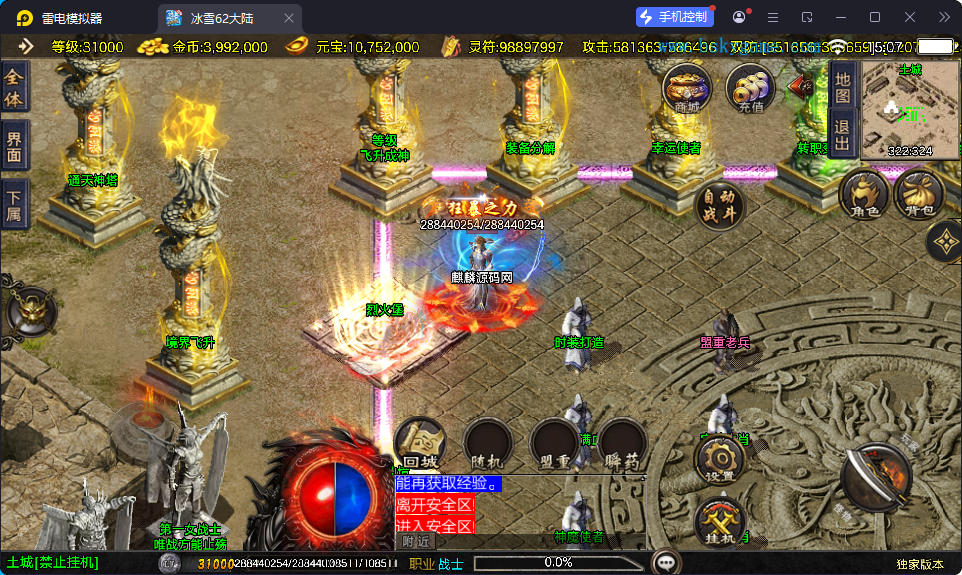Open the 充值 recharge coins icon
The height and width of the screenshot is (575, 962).
pos(750,88)
